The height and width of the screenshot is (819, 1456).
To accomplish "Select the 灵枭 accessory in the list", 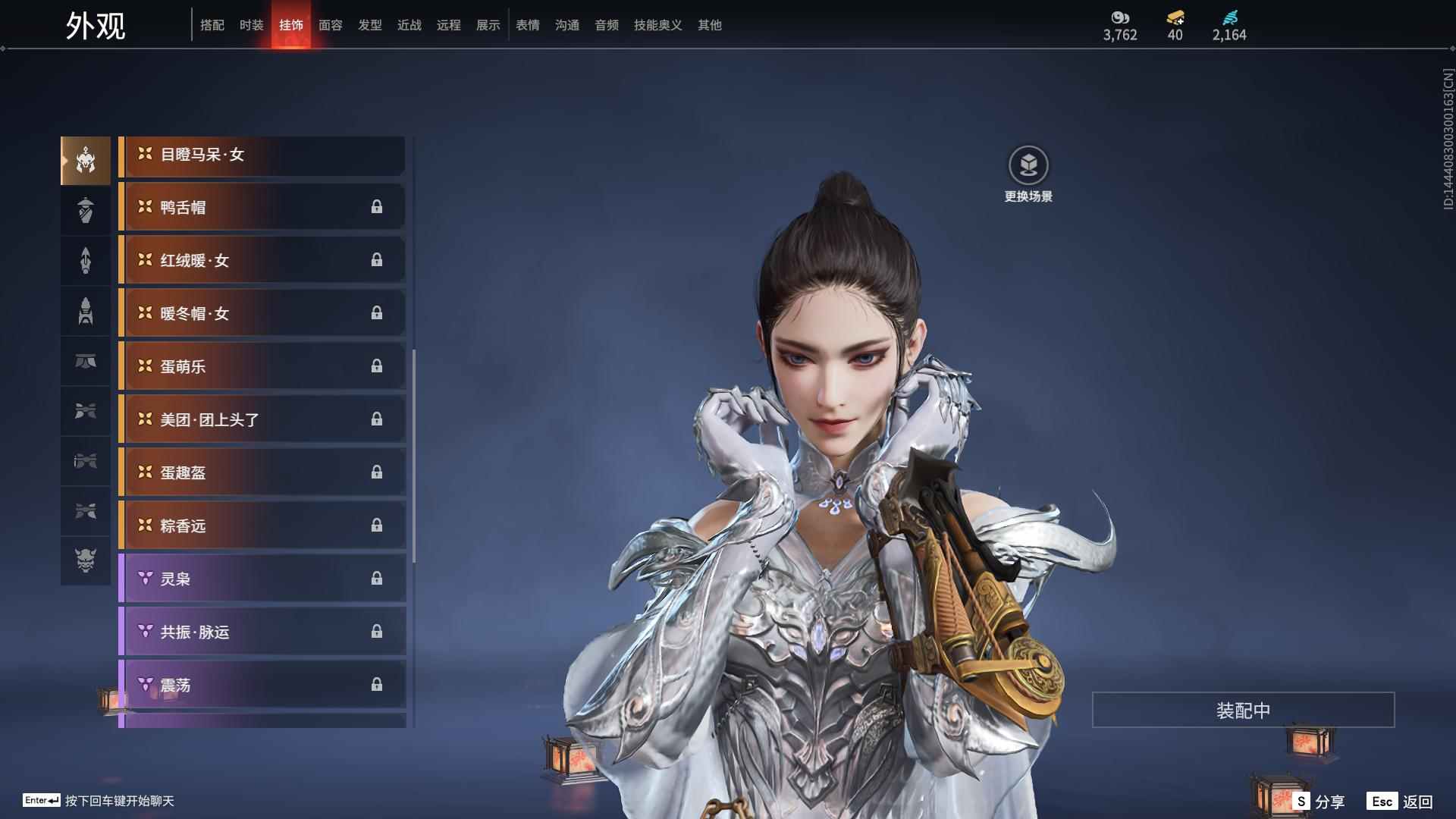I will tap(262, 578).
